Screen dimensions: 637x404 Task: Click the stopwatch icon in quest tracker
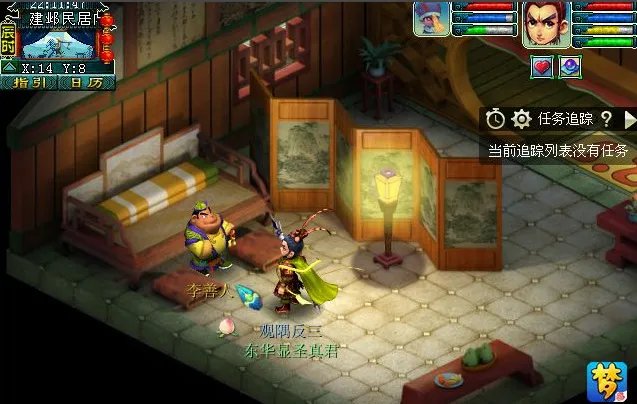[x=496, y=119]
